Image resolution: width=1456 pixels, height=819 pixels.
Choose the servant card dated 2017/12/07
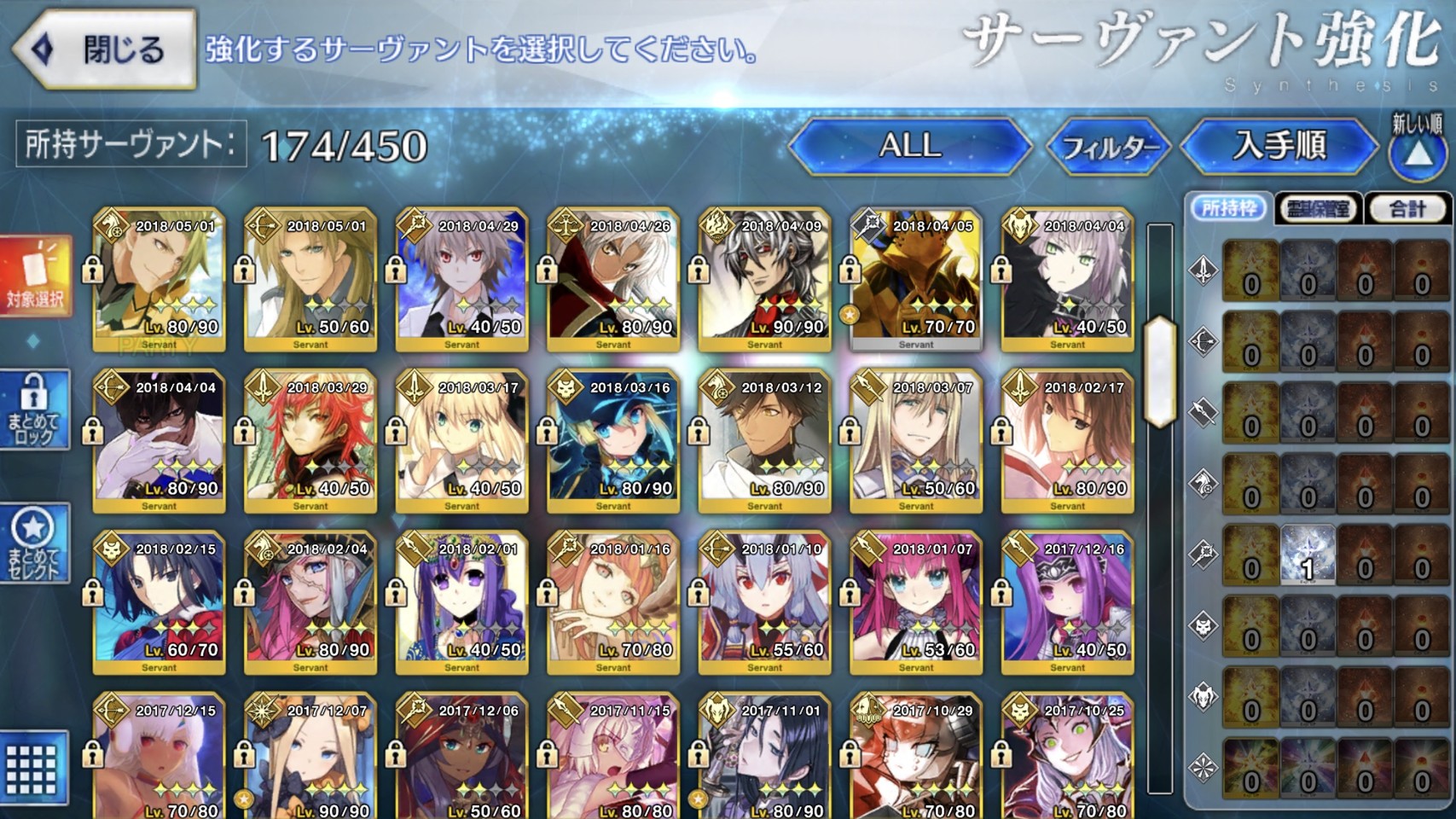click(x=310, y=756)
